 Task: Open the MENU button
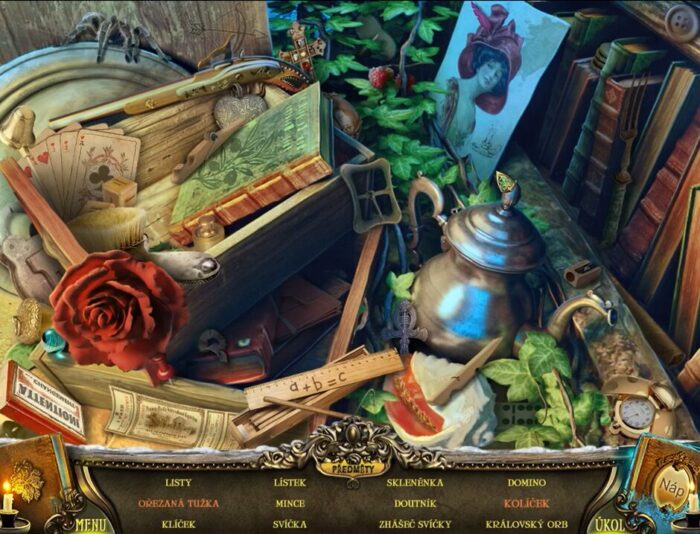coord(90,523)
